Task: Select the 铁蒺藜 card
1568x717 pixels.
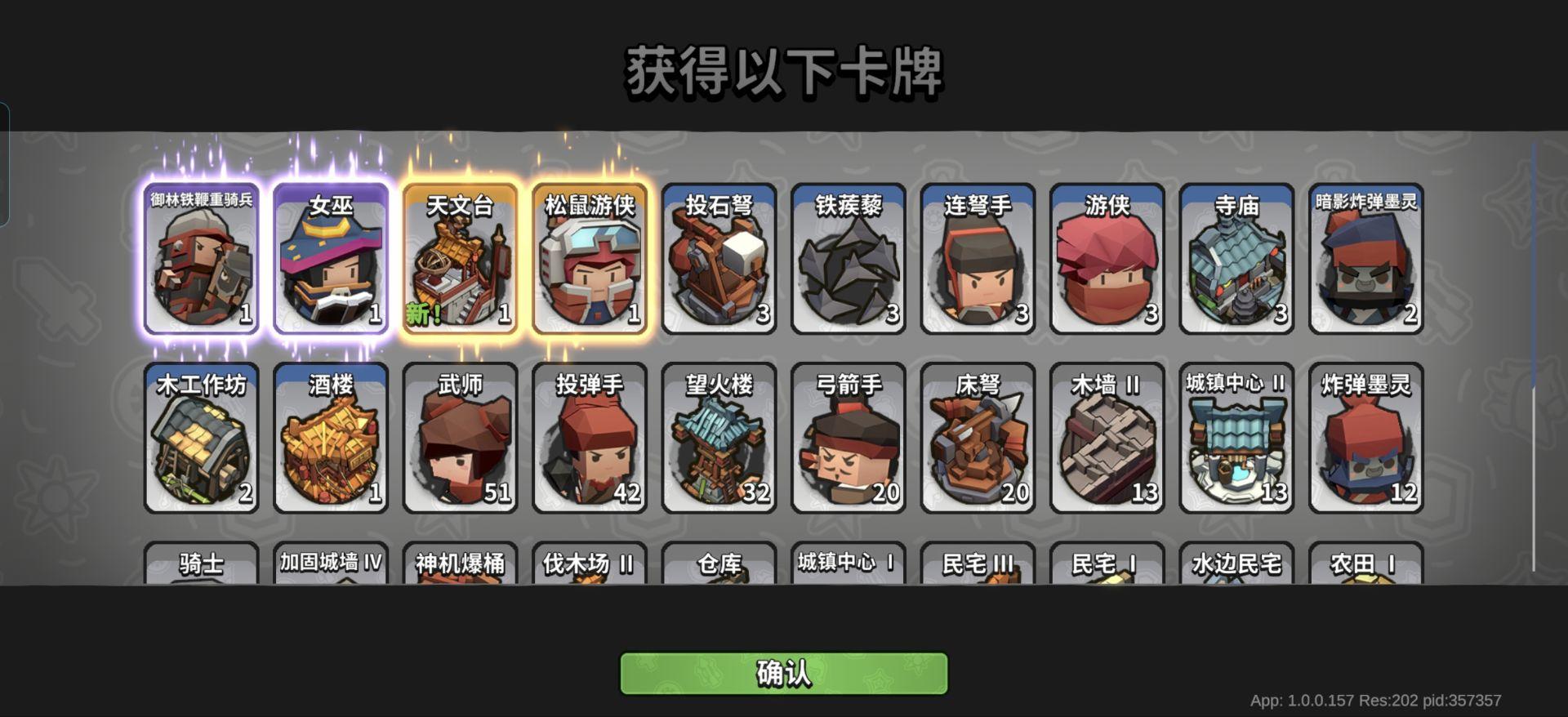Action: (x=848, y=260)
